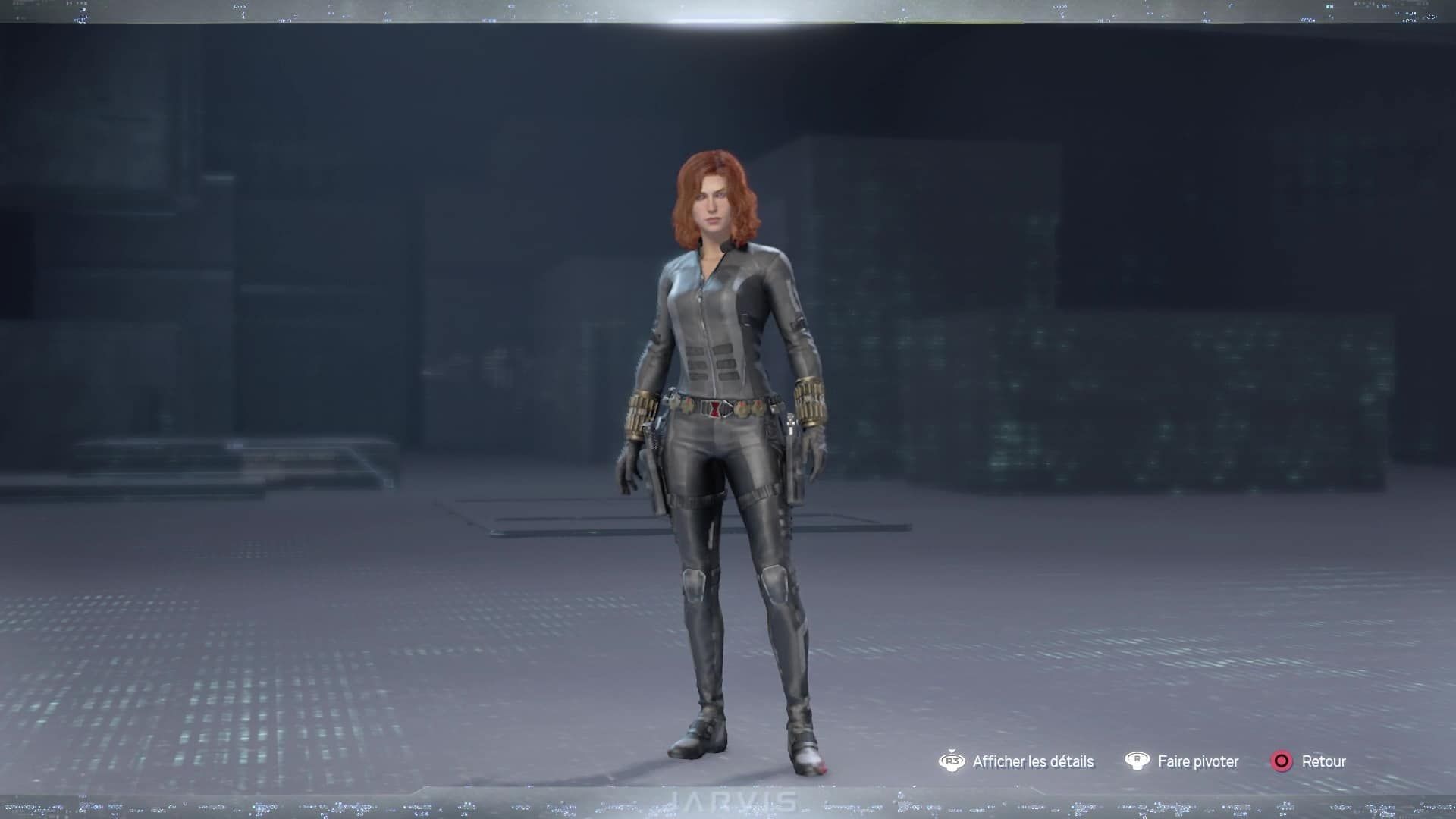Select Faire pivoter
The height and width of the screenshot is (819, 1456).
[1197, 761]
